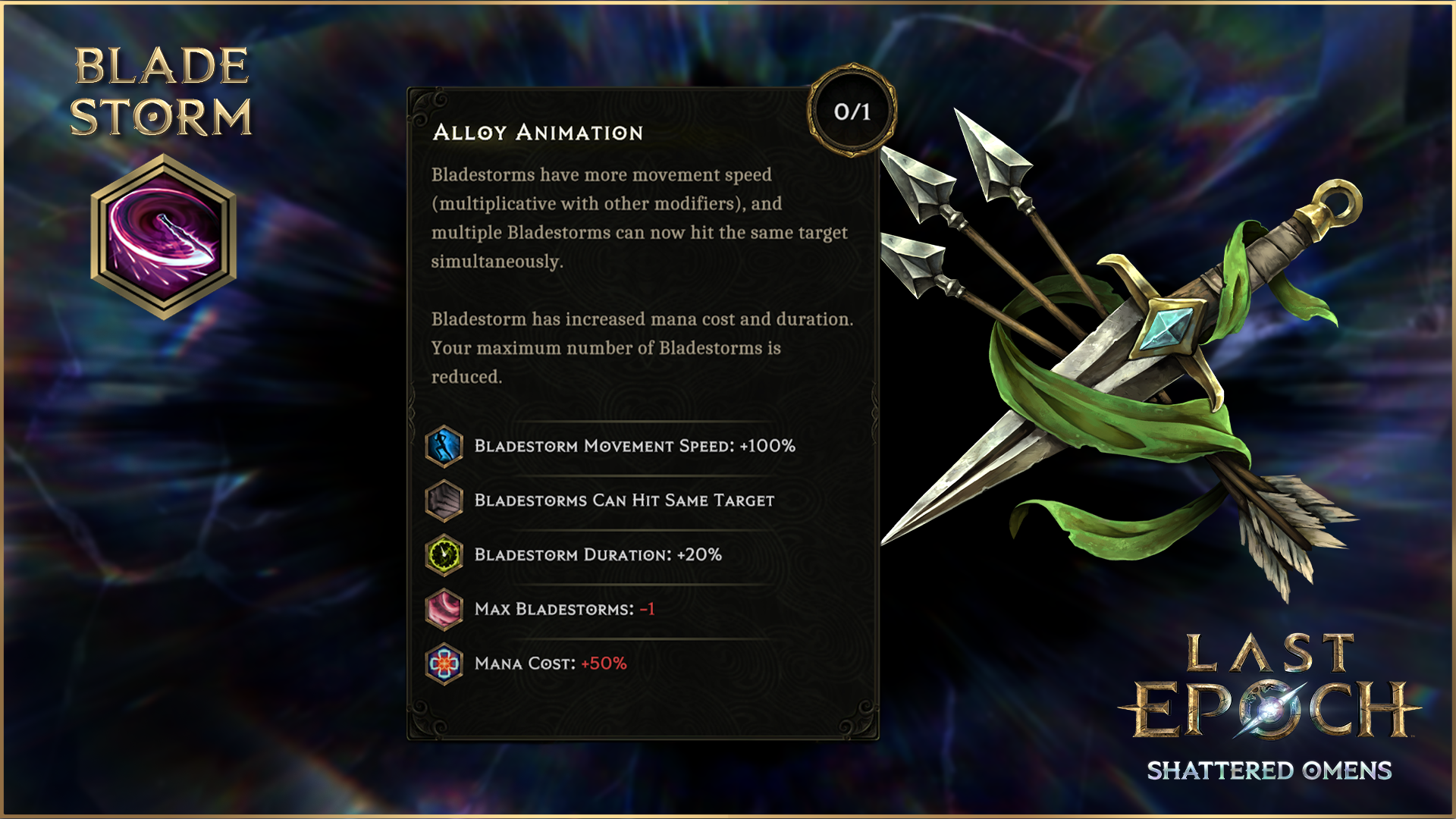Click the Mana Cost stat icon

(444, 664)
